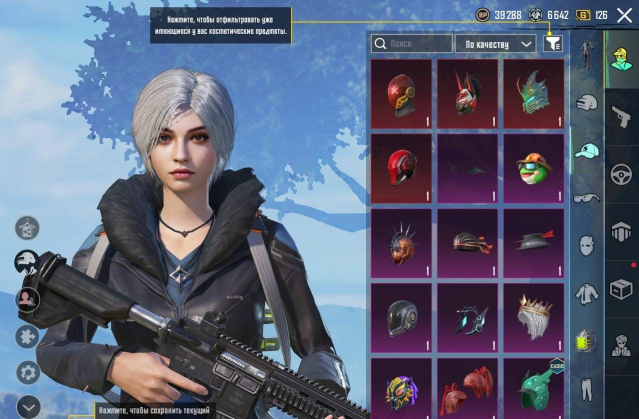Close the inventory screen with the X

tap(625, 15)
